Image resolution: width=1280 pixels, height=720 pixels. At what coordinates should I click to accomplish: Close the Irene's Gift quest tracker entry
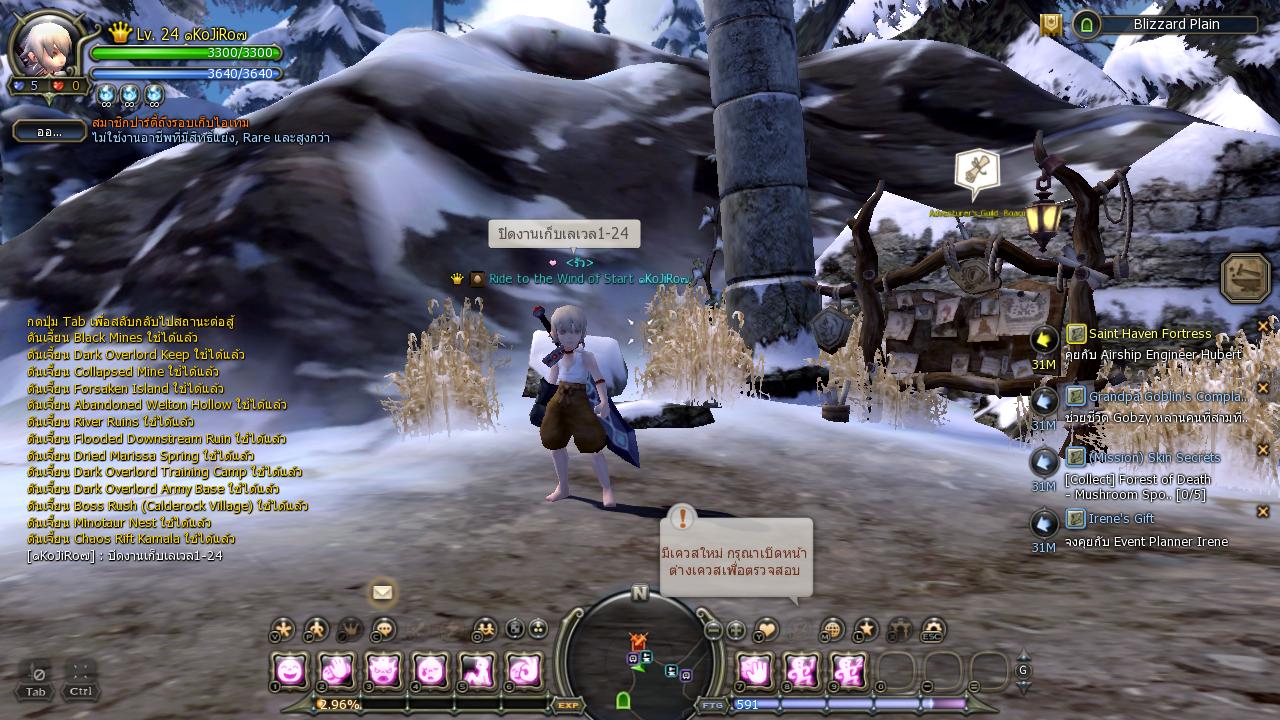click(1263, 512)
